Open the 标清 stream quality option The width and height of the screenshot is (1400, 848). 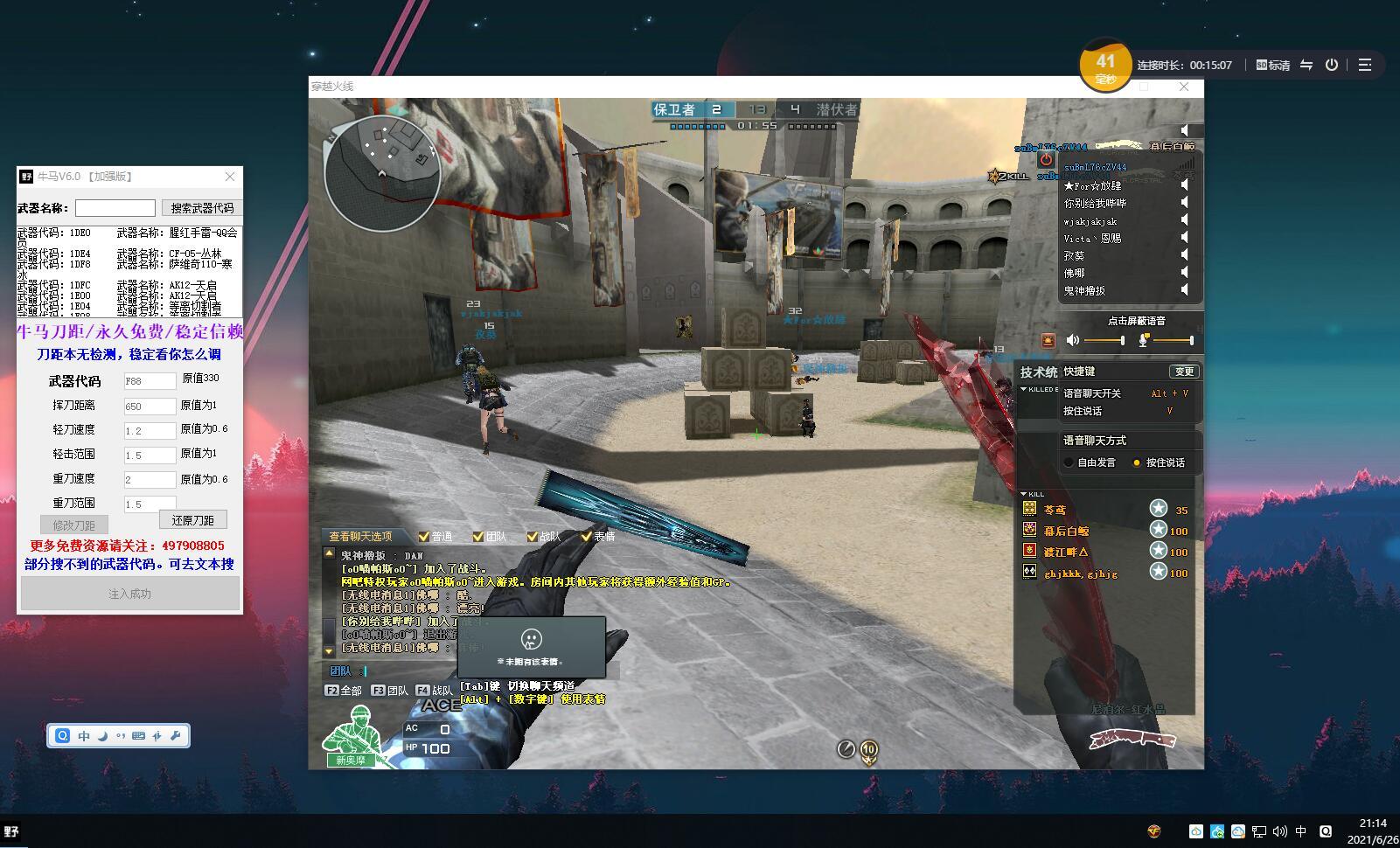1273,66
